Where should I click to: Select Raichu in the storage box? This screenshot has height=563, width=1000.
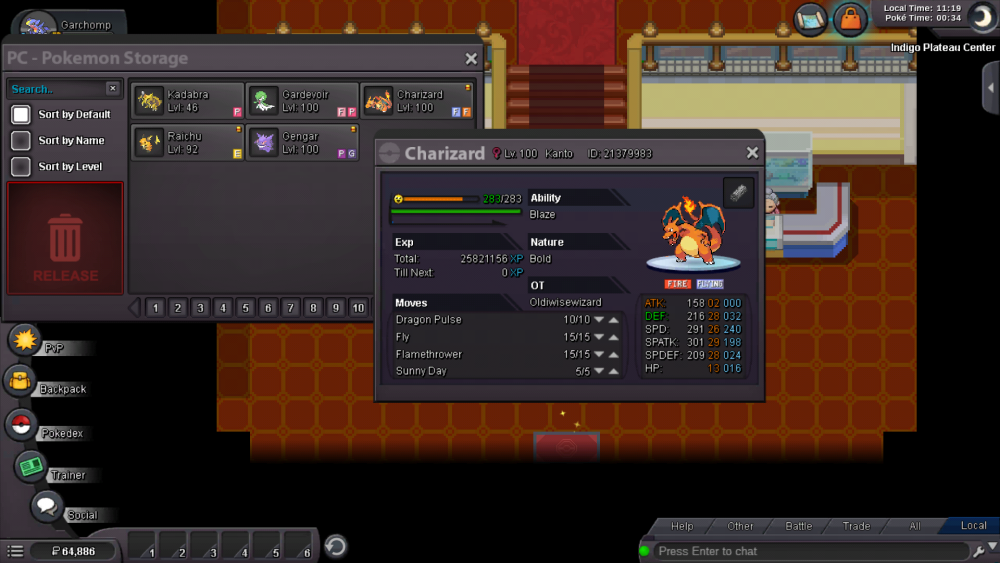pos(187,143)
